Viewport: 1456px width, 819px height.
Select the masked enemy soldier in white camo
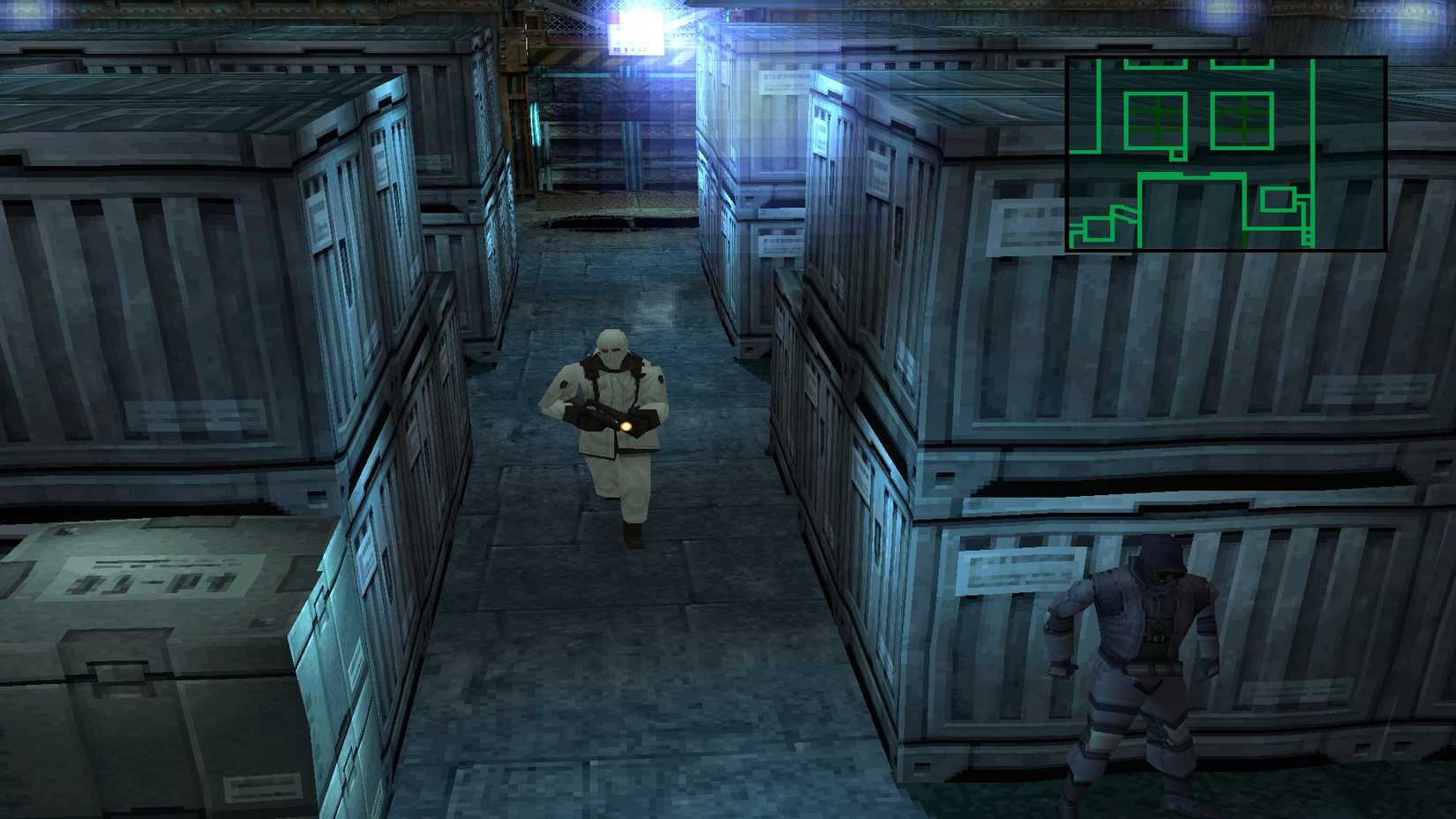coord(609,424)
